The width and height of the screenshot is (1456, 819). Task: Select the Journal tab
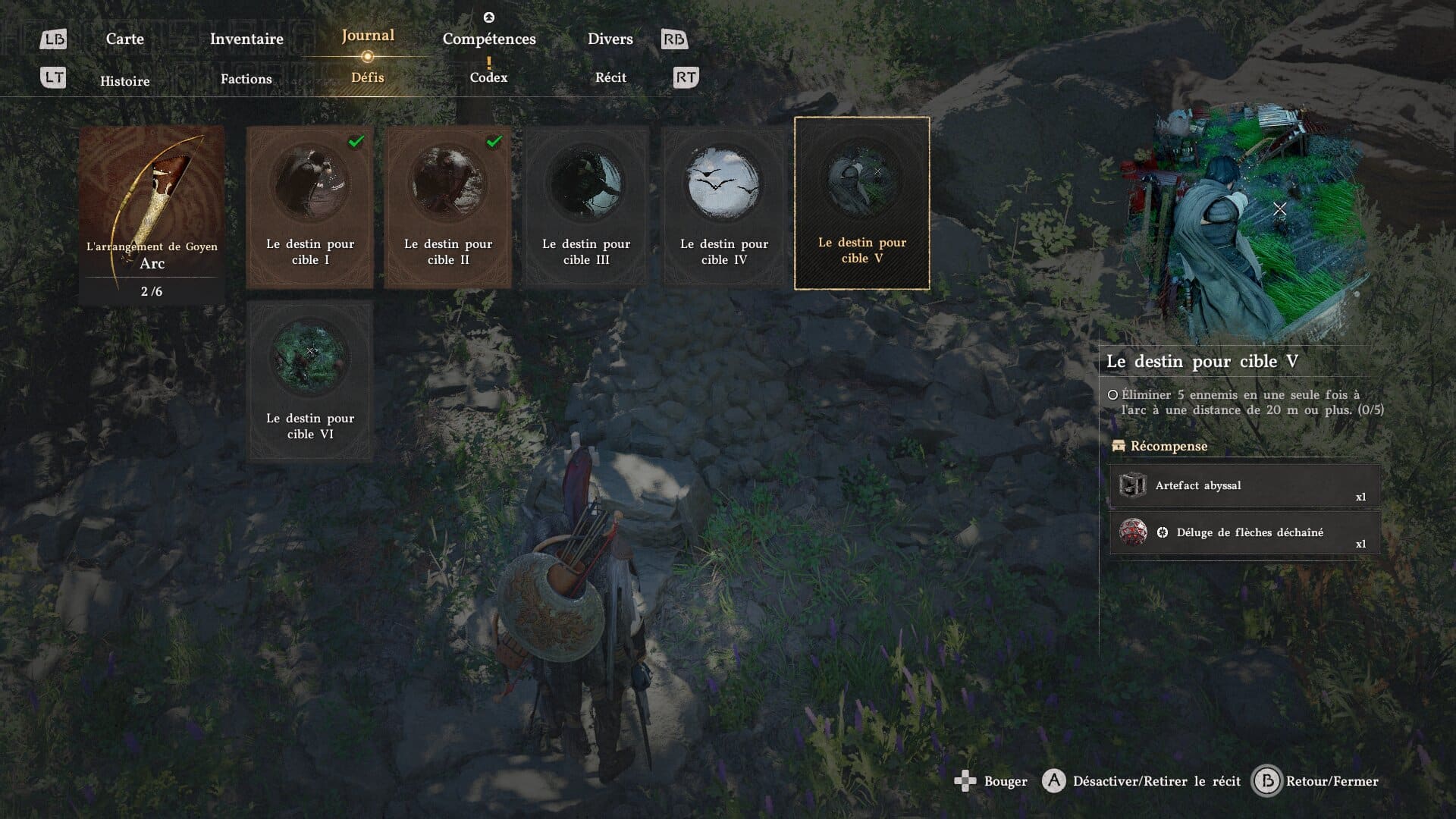point(368,36)
